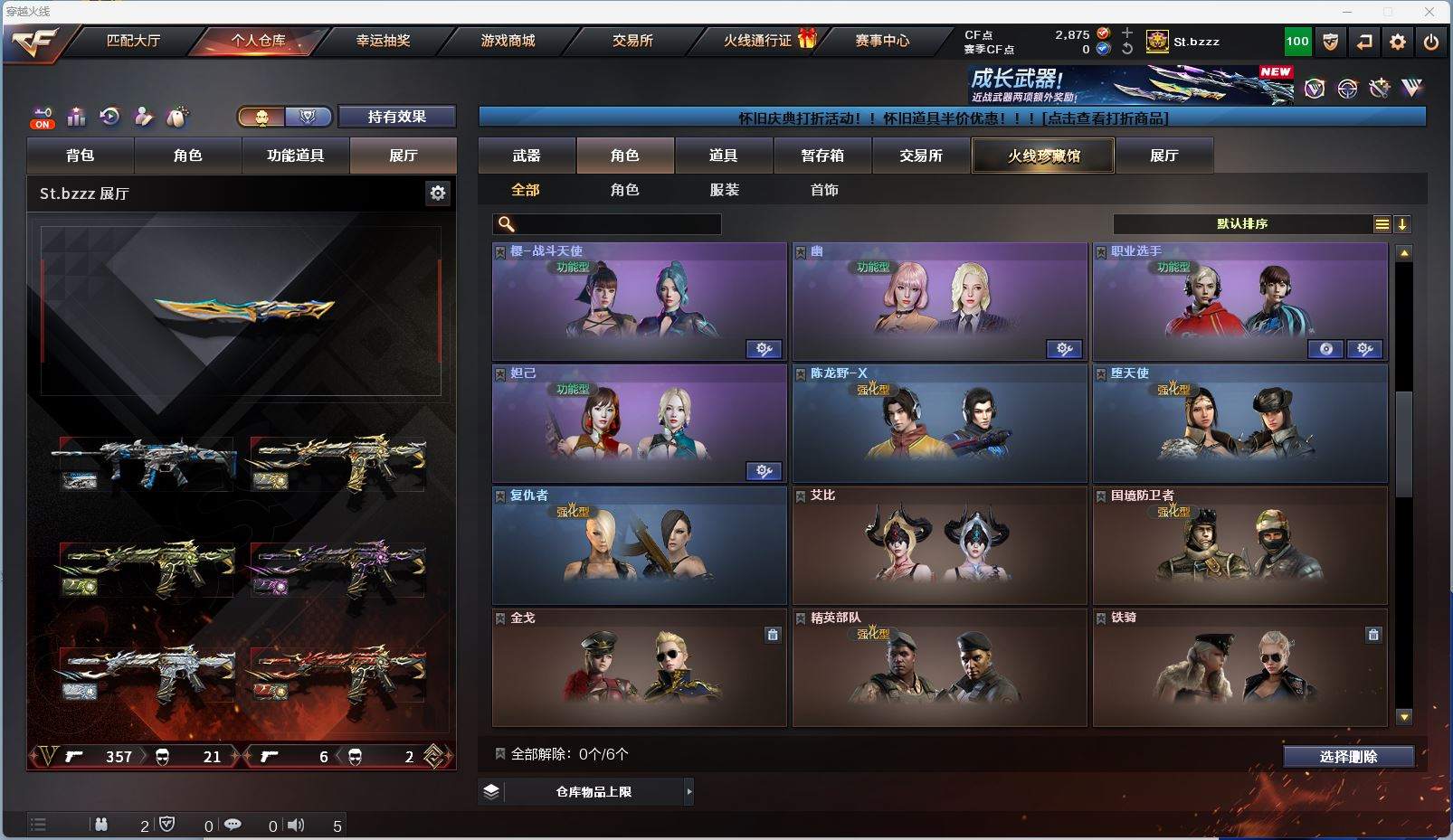Viewport: 1453px width, 840px height.
Task: Switch to the 背包 backpack tab
Action: (x=81, y=156)
